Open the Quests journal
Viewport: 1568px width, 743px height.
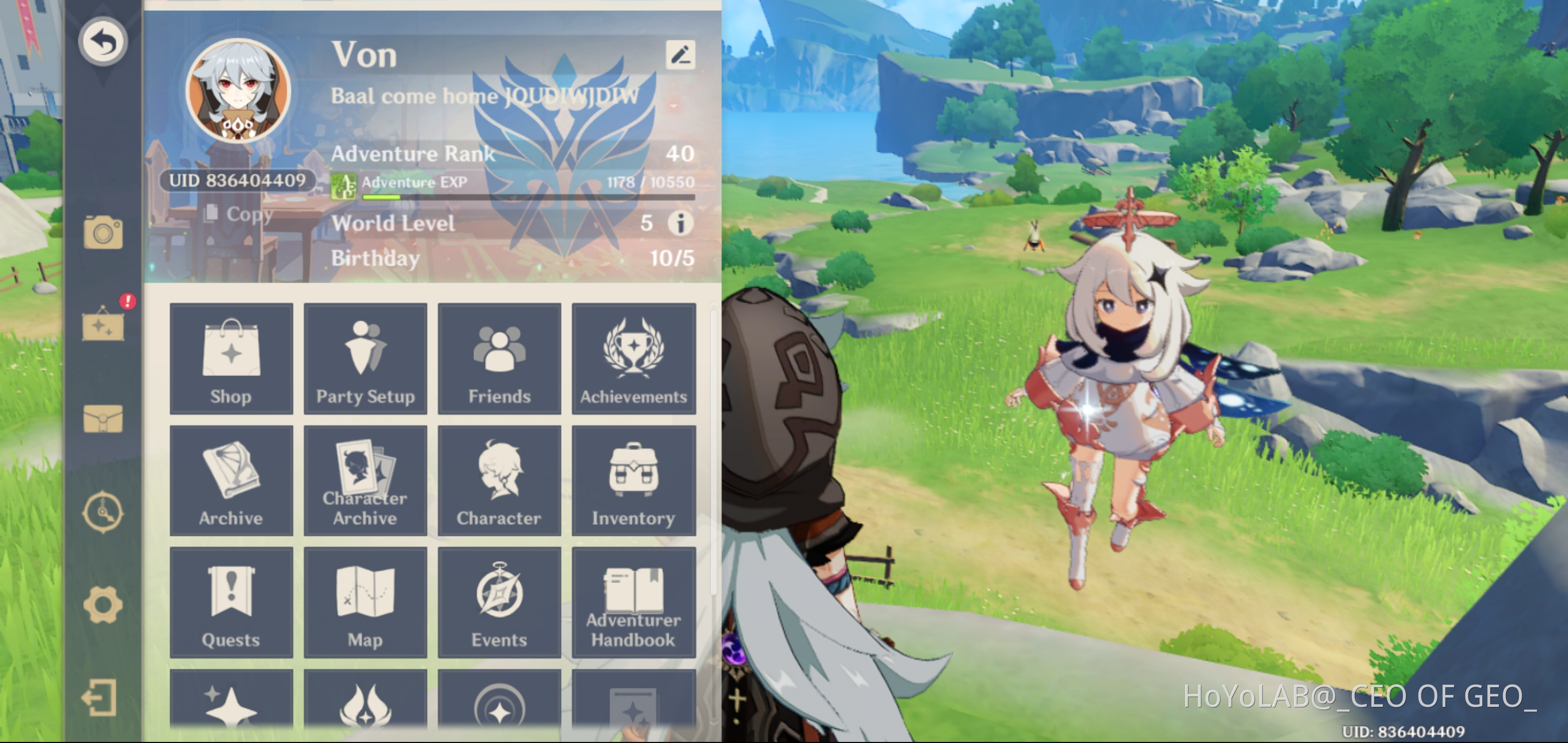pyautogui.click(x=231, y=603)
